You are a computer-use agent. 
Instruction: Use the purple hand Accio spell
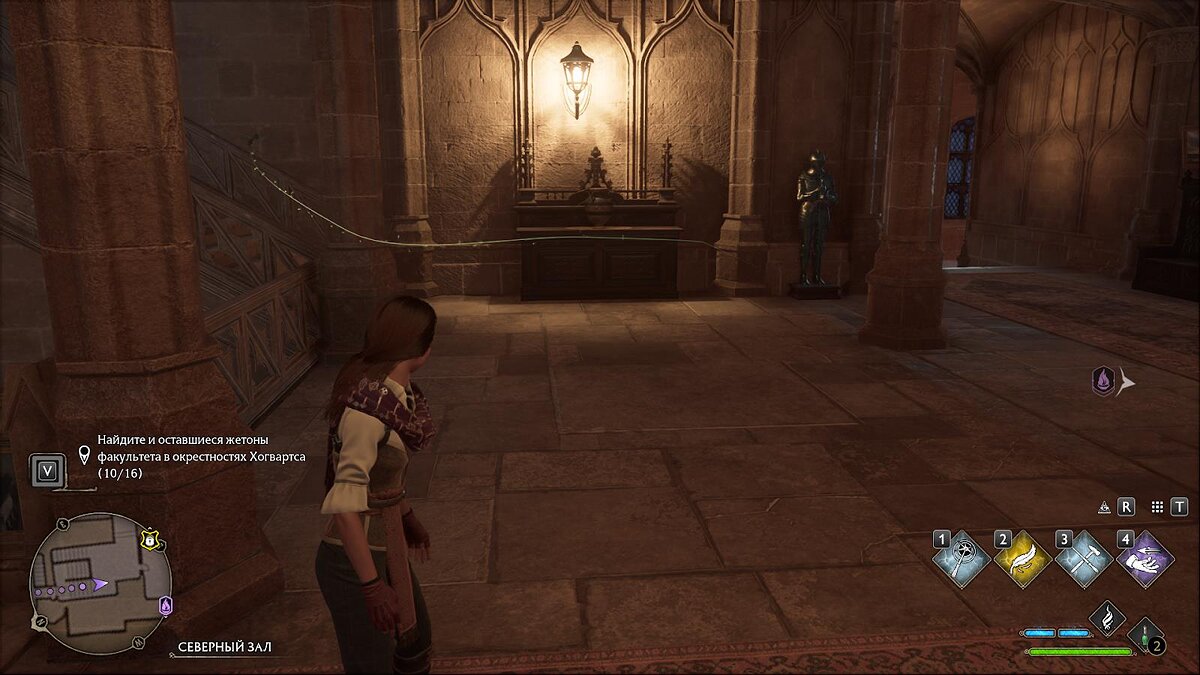1145,559
